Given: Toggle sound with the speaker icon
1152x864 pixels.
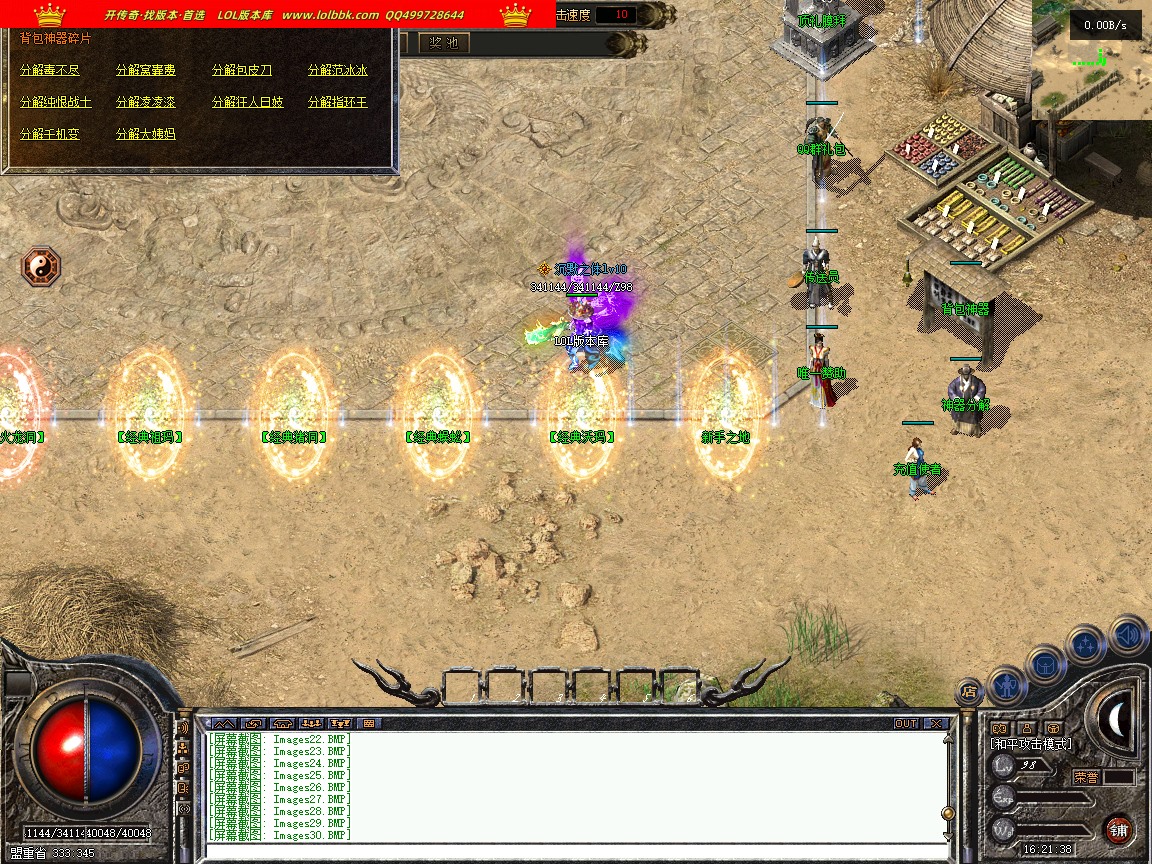Looking at the screenshot, I should click(x=1128, y=635).
